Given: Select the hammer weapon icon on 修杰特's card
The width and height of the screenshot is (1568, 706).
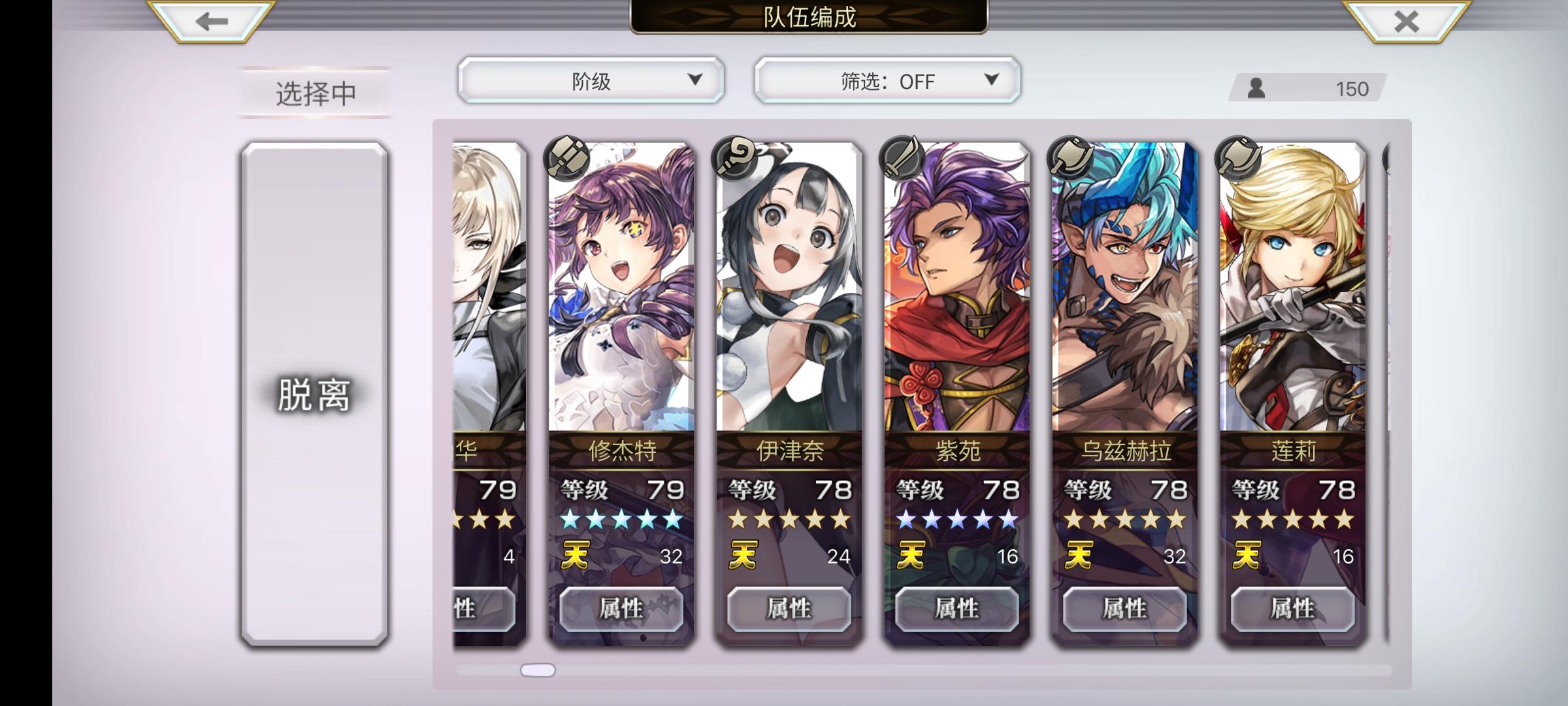Looking at the screenshot, I should [x=566, y=157].
